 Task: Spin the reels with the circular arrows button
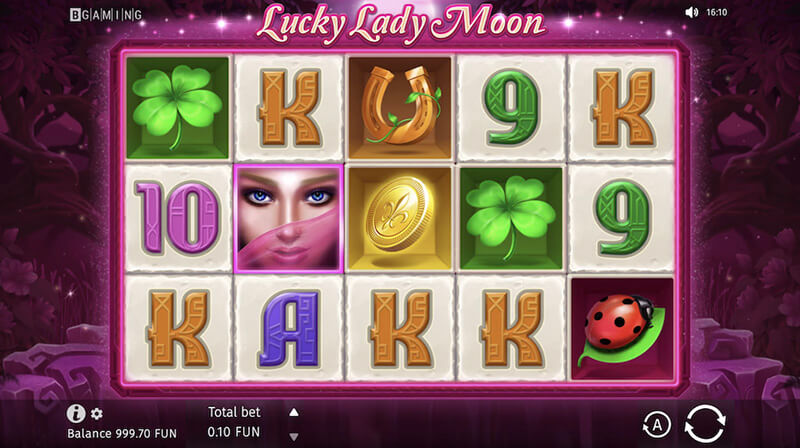[705, 423]
